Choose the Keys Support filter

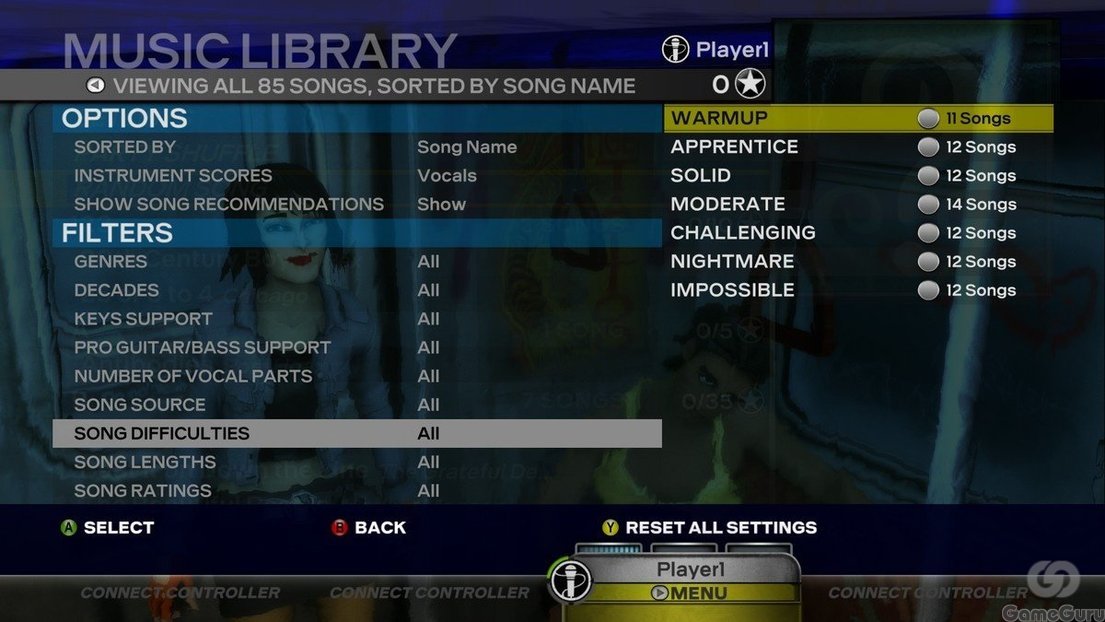143,319
